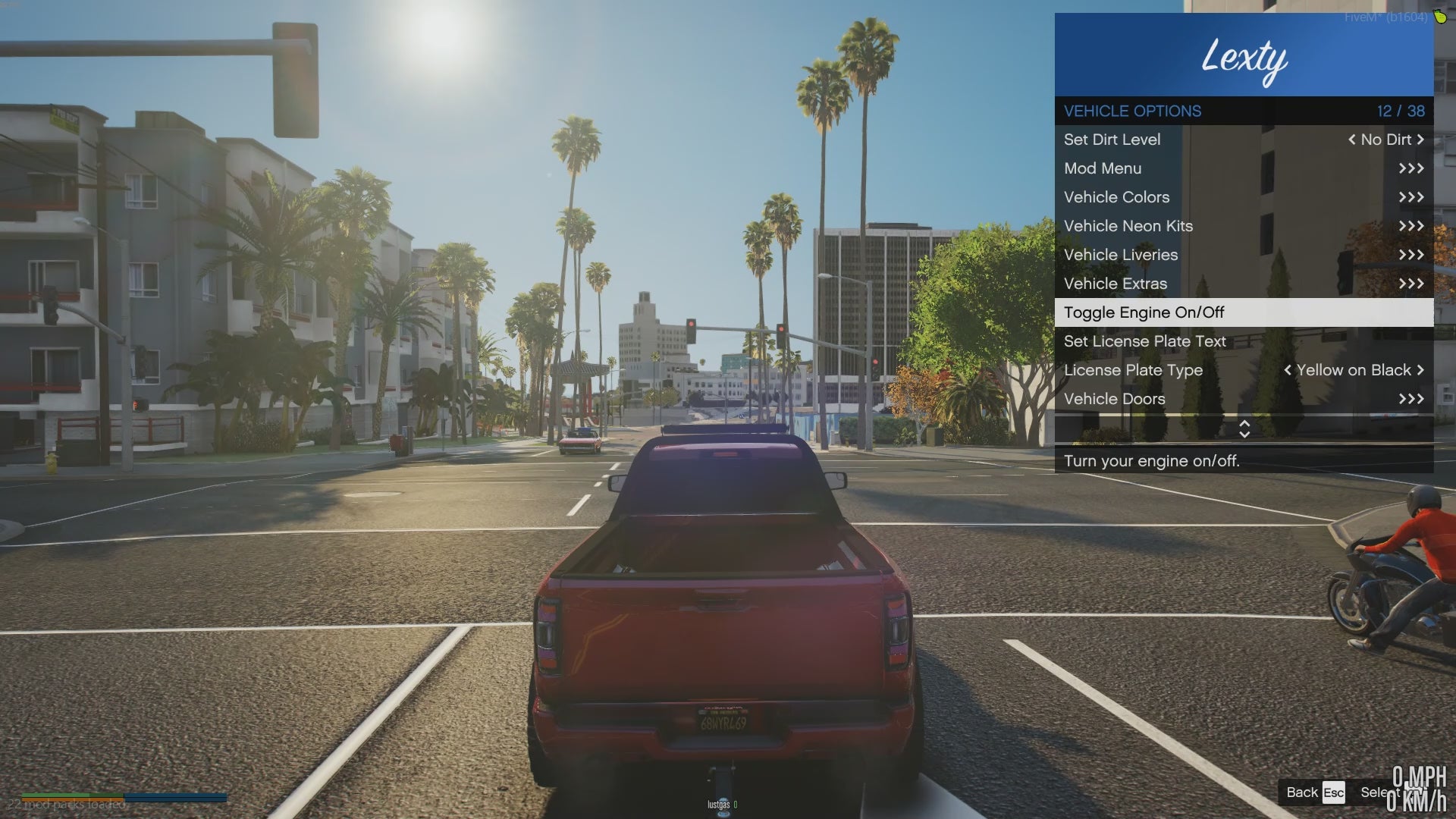The width and height of the screenshot is (1456, 819).
Task: Click the left arrow before No Dirt
Action: click(1351, 140)
